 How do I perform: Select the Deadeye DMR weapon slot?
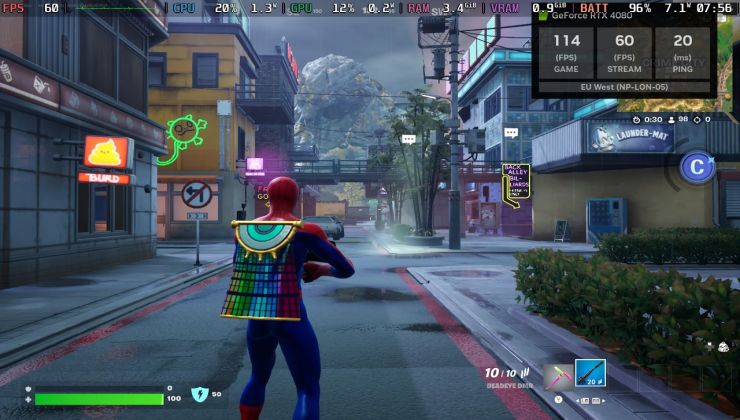[x=590, y=375]
